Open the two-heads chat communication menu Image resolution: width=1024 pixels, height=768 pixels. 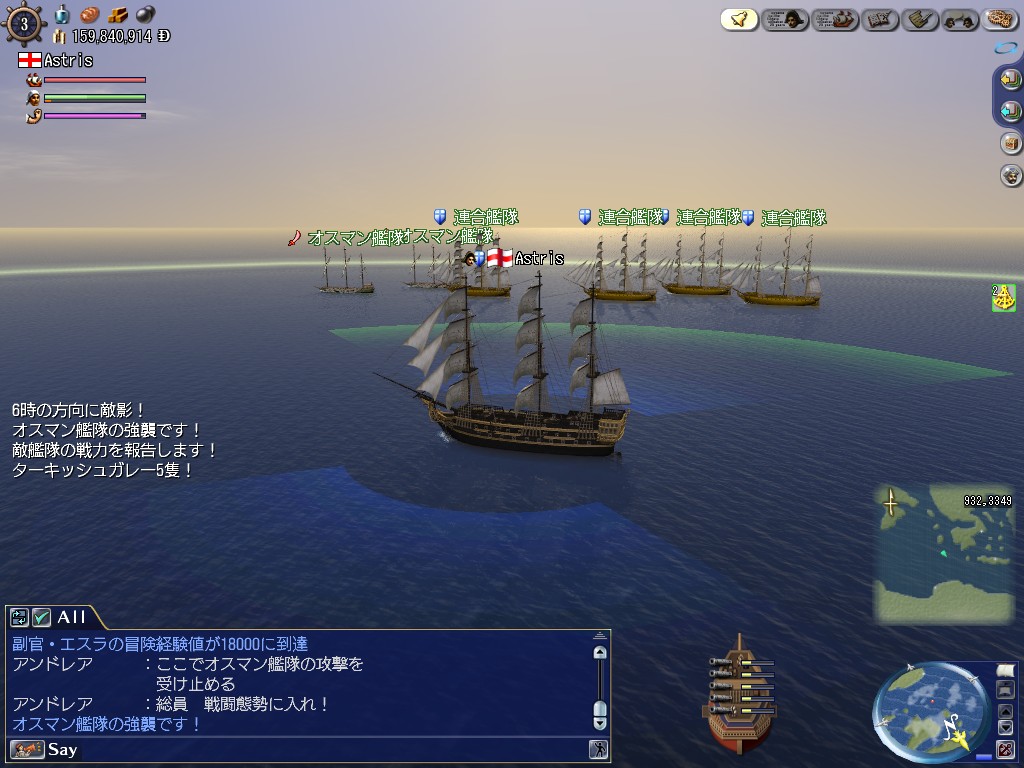959,19
